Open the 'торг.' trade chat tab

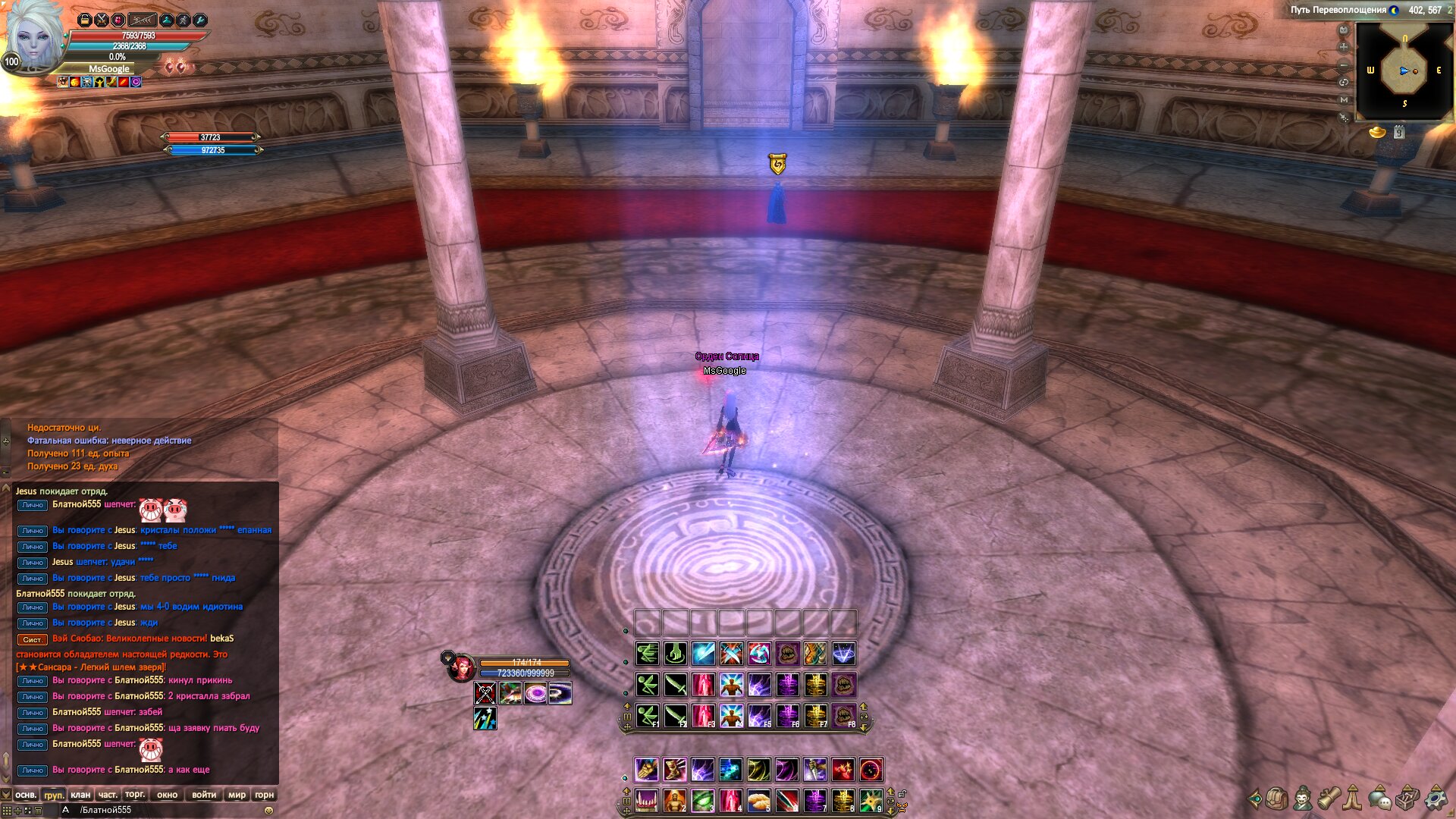point(135,795)
